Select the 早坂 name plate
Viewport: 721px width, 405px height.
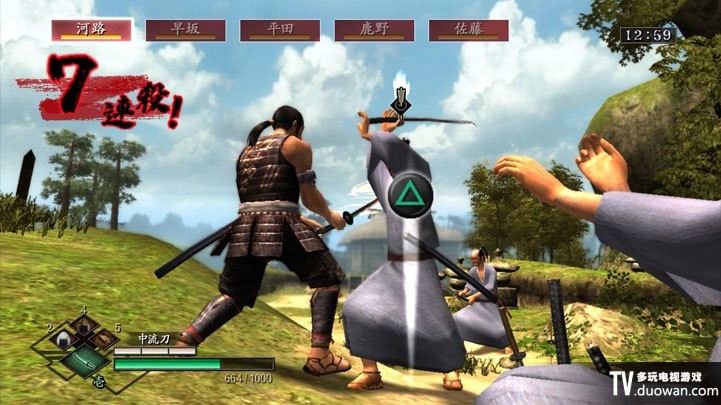(x=185, y=30)
